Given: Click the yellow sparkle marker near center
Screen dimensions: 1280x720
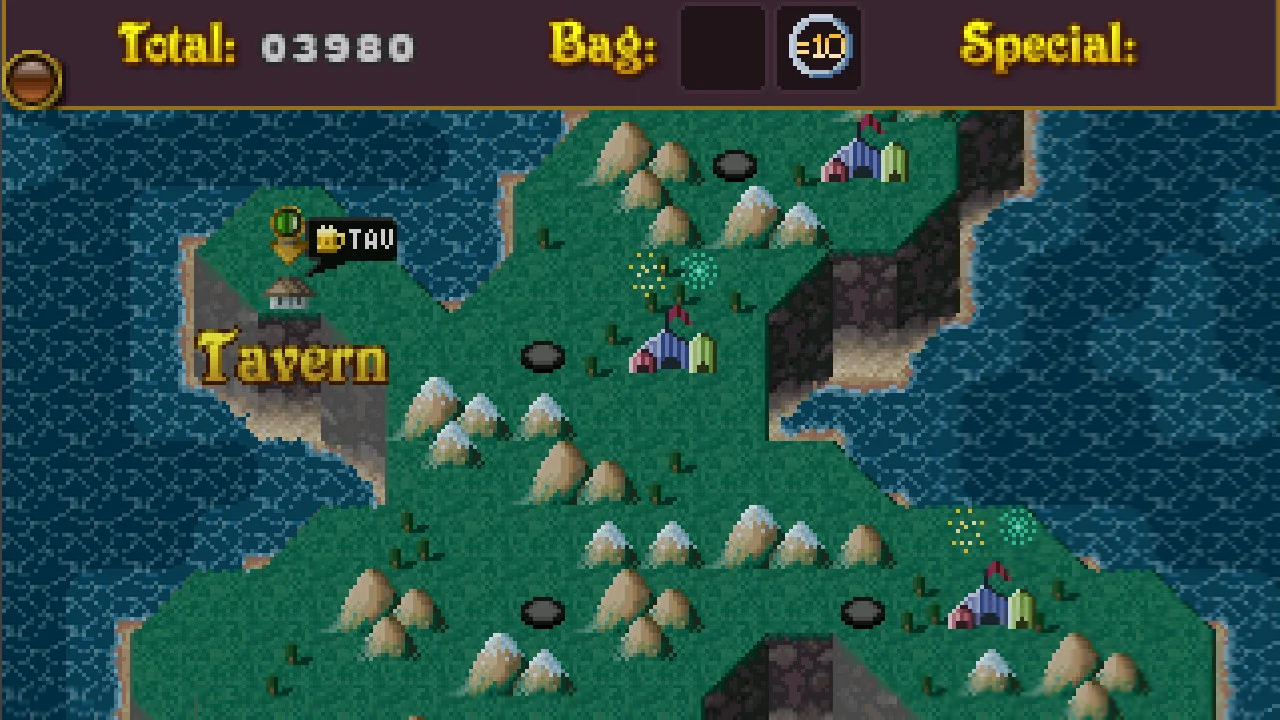Looking at the screenshot, I should click(x=648, y=270).
